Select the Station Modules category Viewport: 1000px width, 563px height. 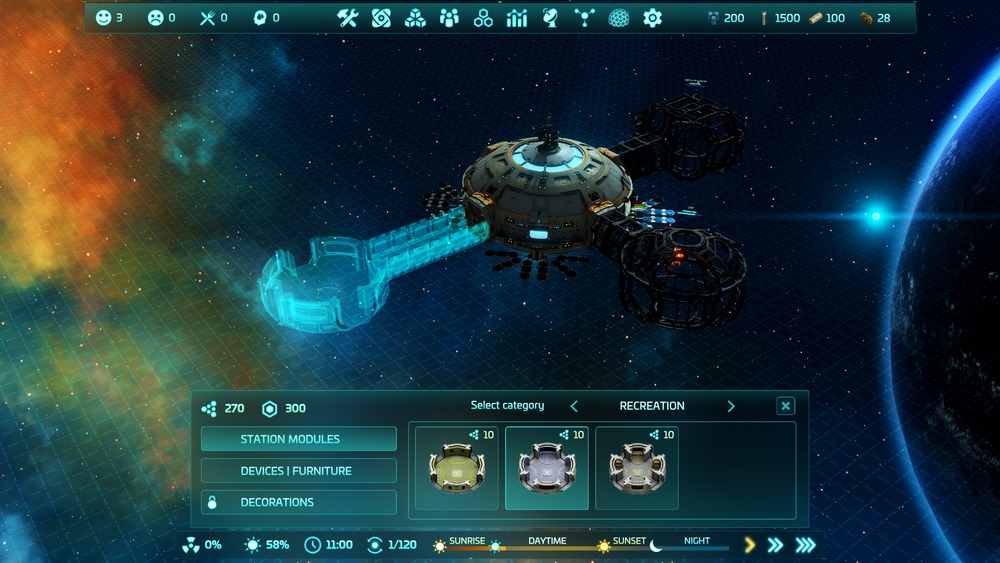pos(299,439)
